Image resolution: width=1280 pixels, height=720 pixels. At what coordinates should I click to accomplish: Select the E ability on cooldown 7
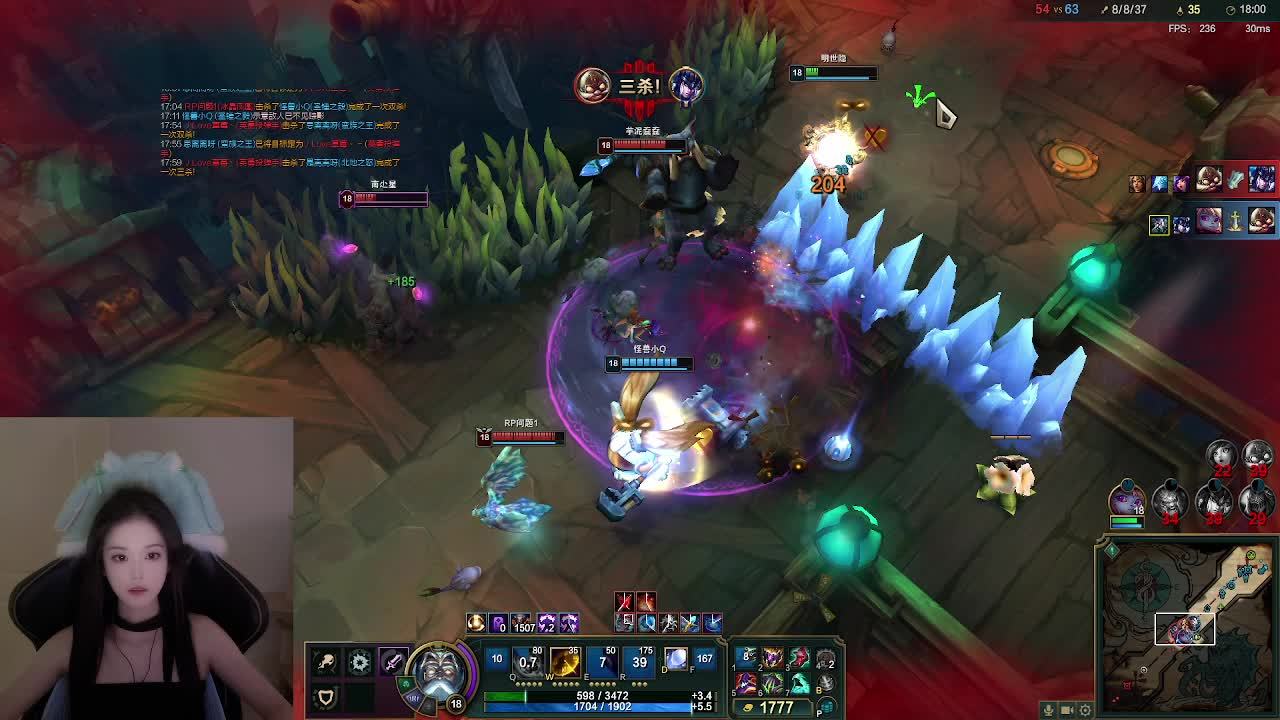pyautogui.click(x=602, y=661)
